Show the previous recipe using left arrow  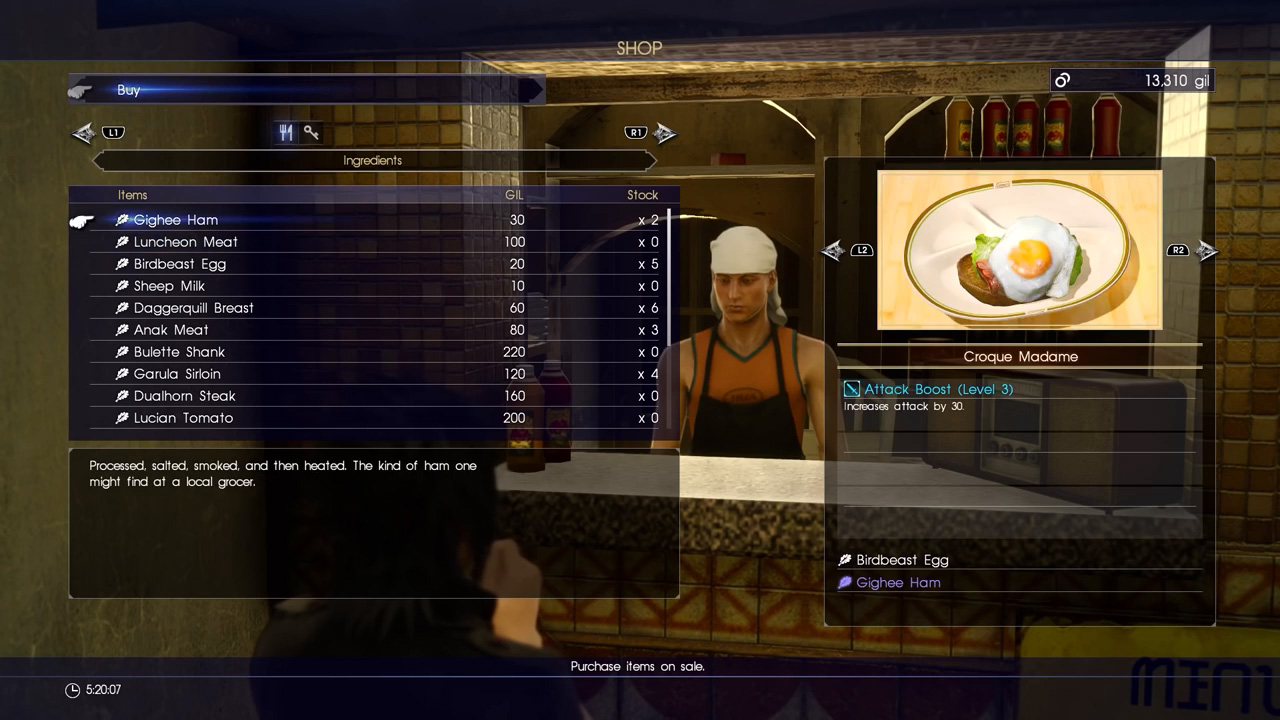(833, 250)
